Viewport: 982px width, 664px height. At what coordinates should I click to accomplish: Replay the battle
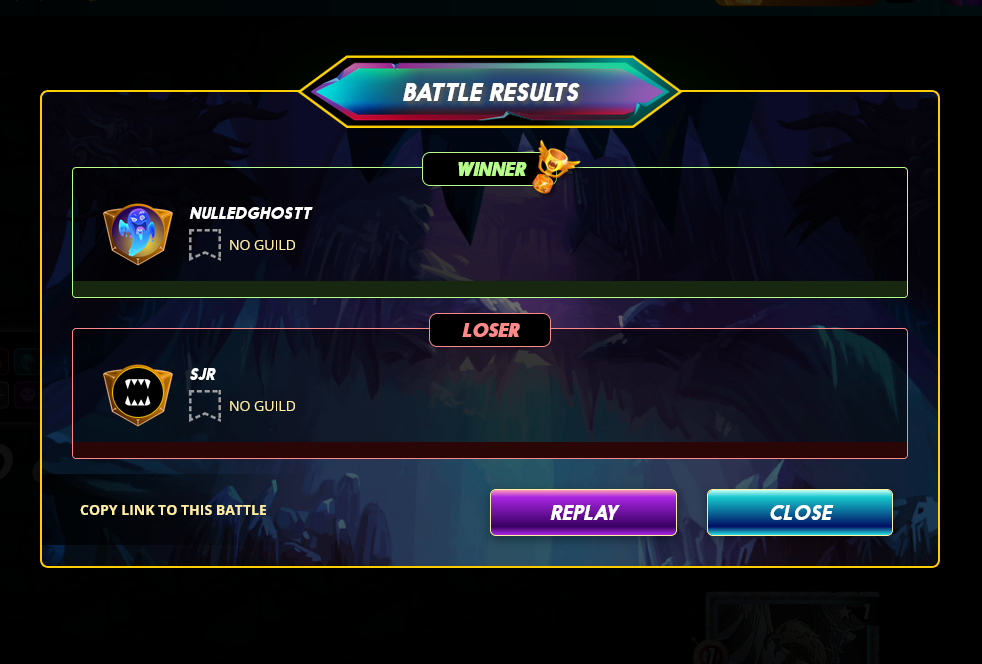point(583,512)
